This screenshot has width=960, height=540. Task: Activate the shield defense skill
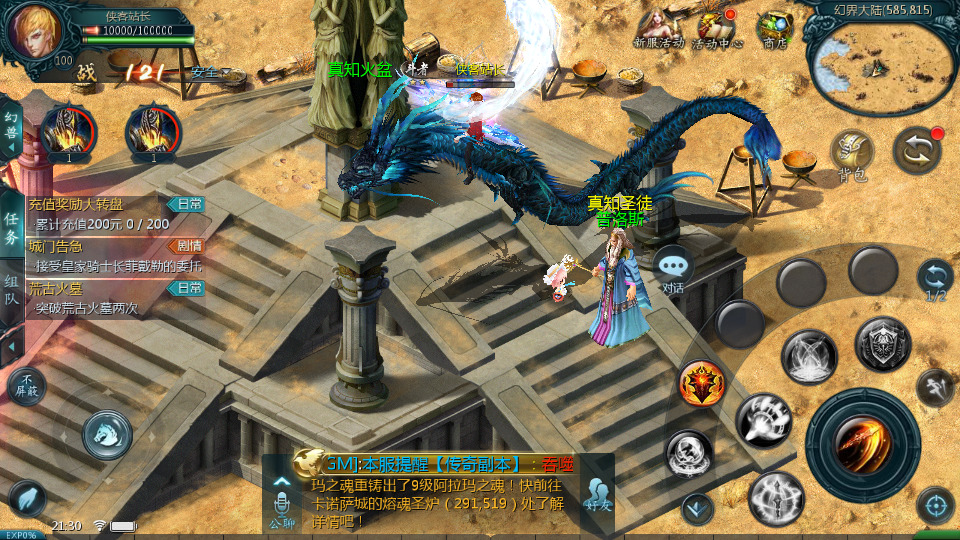coord(882,344)
